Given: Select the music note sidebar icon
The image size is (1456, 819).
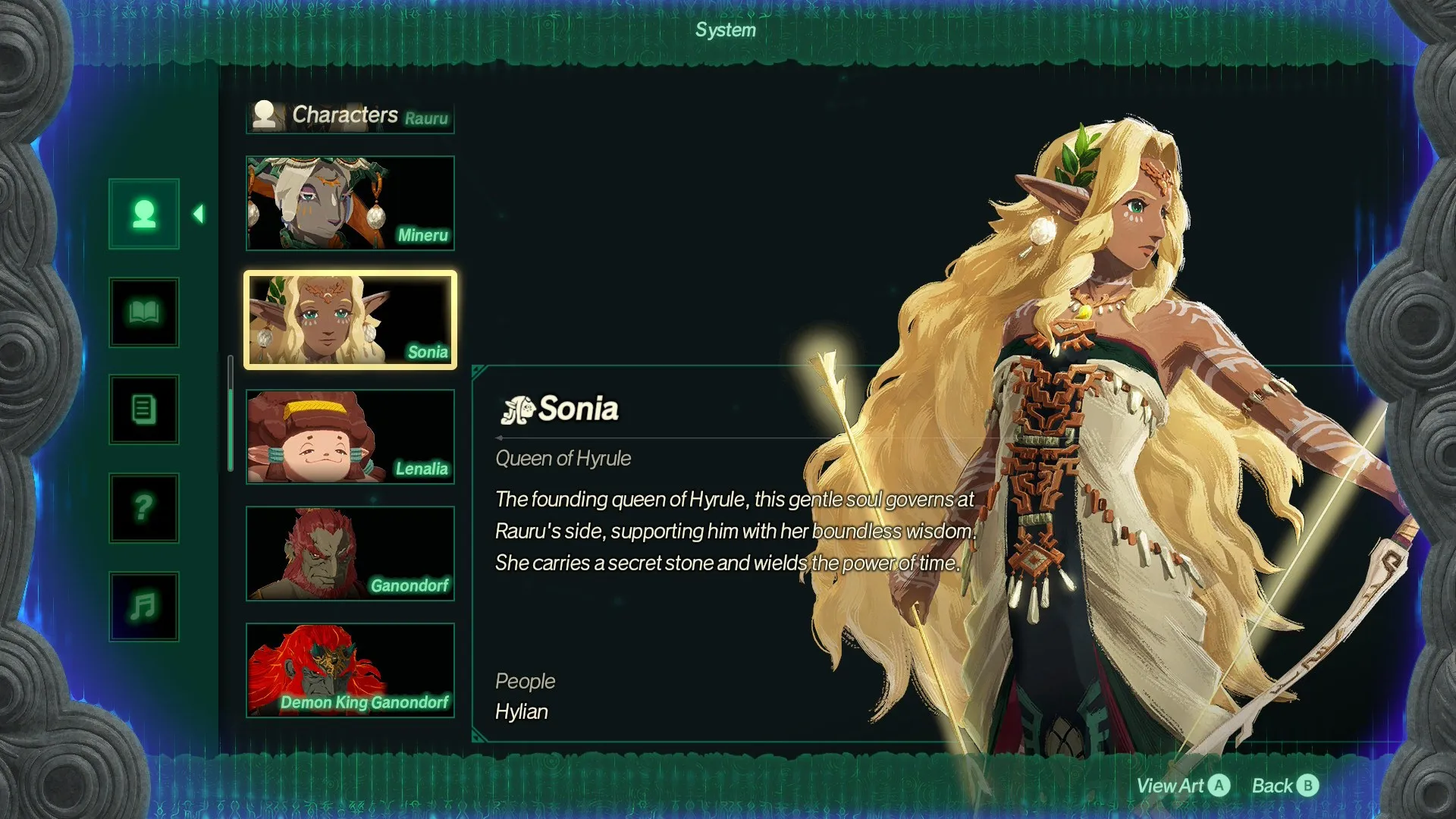Looking at the screenshot, I should click(143, 604).
